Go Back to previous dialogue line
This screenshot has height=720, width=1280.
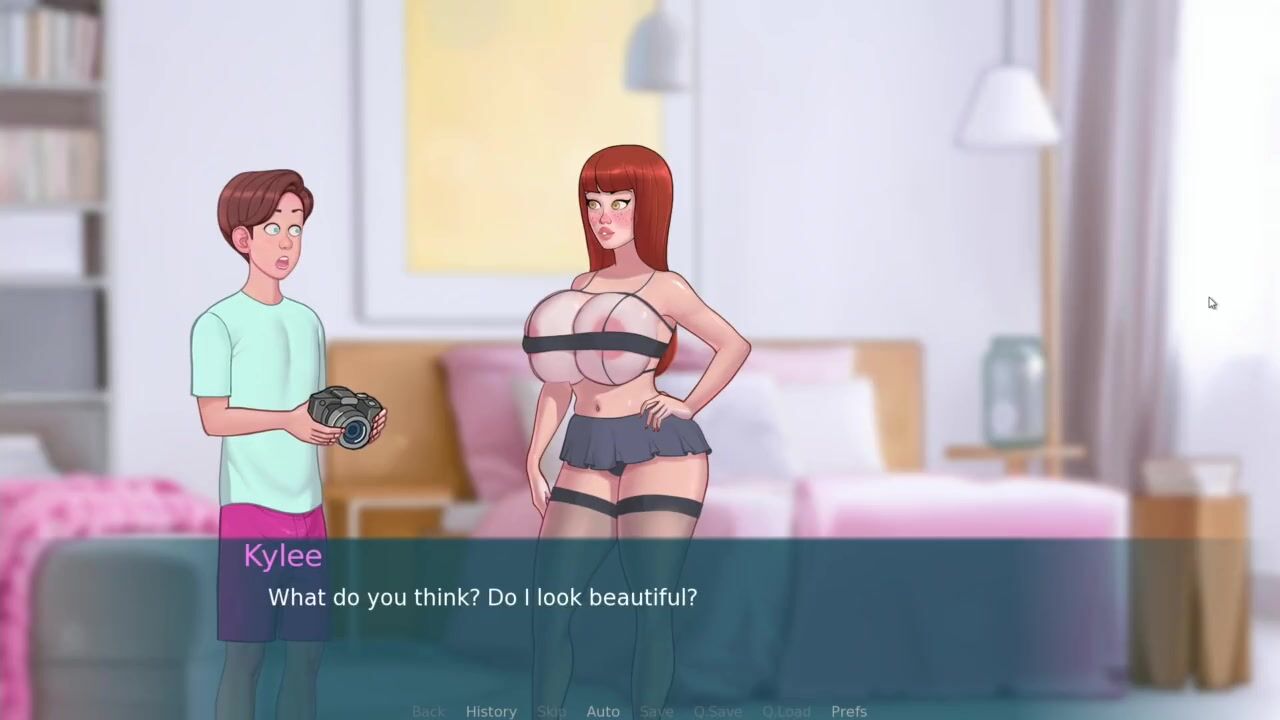[x=428, y=711]
